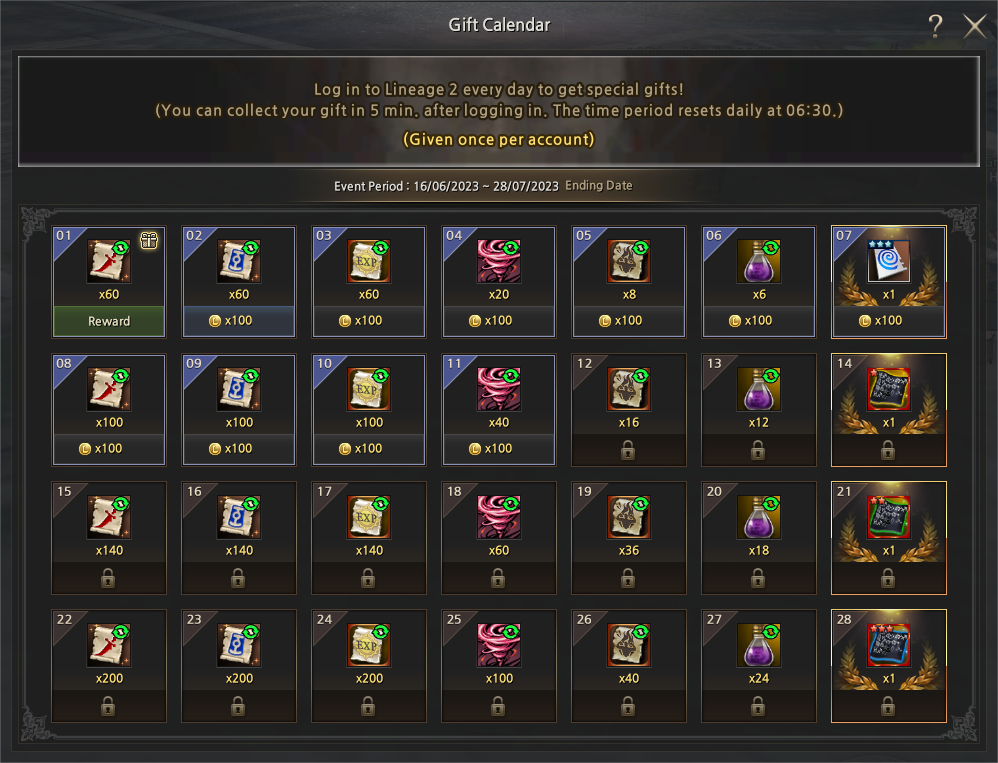Screen dimensions: 998x763
Task: Choose the locked day 24 EXP scroll x200
Action: click(x=368, y=646)
